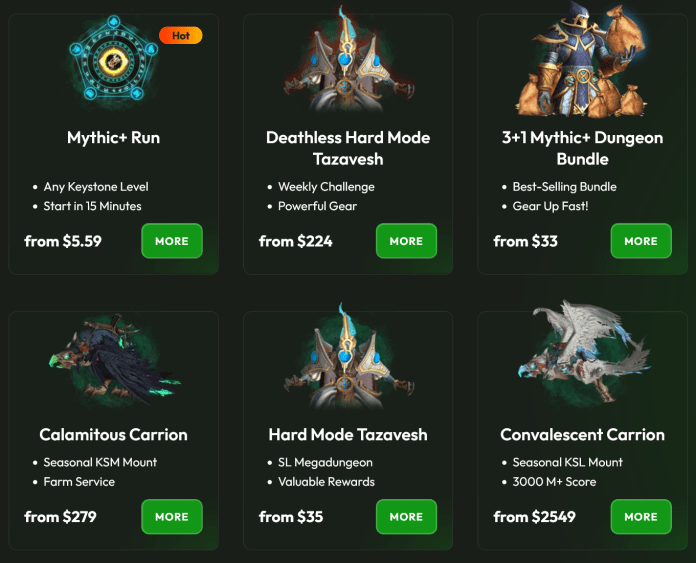The width and height of the screenshot is (696, 563).
Task: Click the Convalescent Carrion title
Action: click(582, 435)
